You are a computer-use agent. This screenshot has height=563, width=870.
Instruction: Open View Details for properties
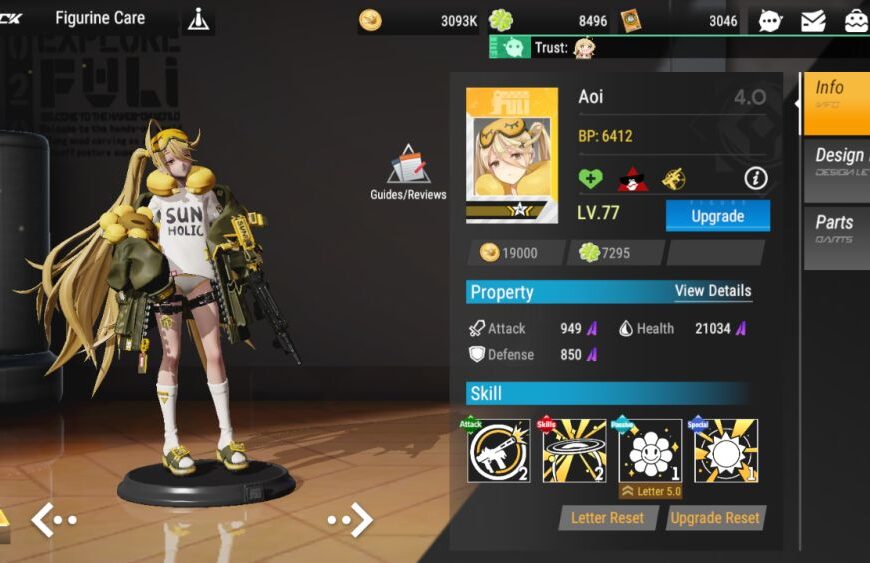[x=712, y=291]
